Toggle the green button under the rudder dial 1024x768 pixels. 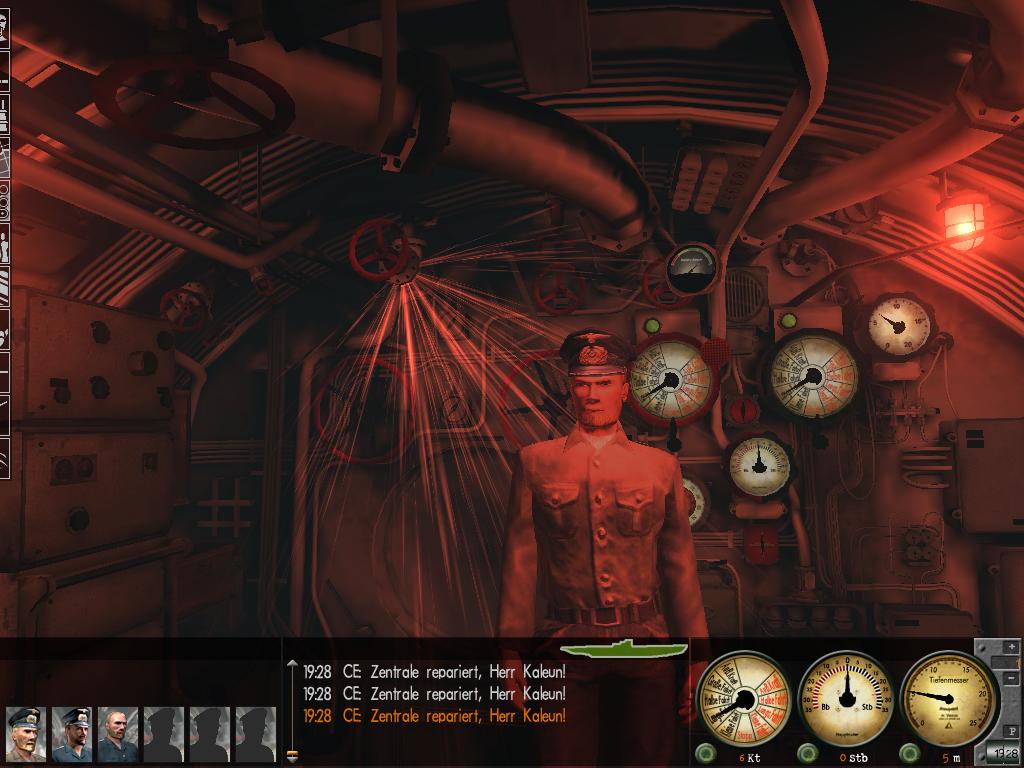807,753
